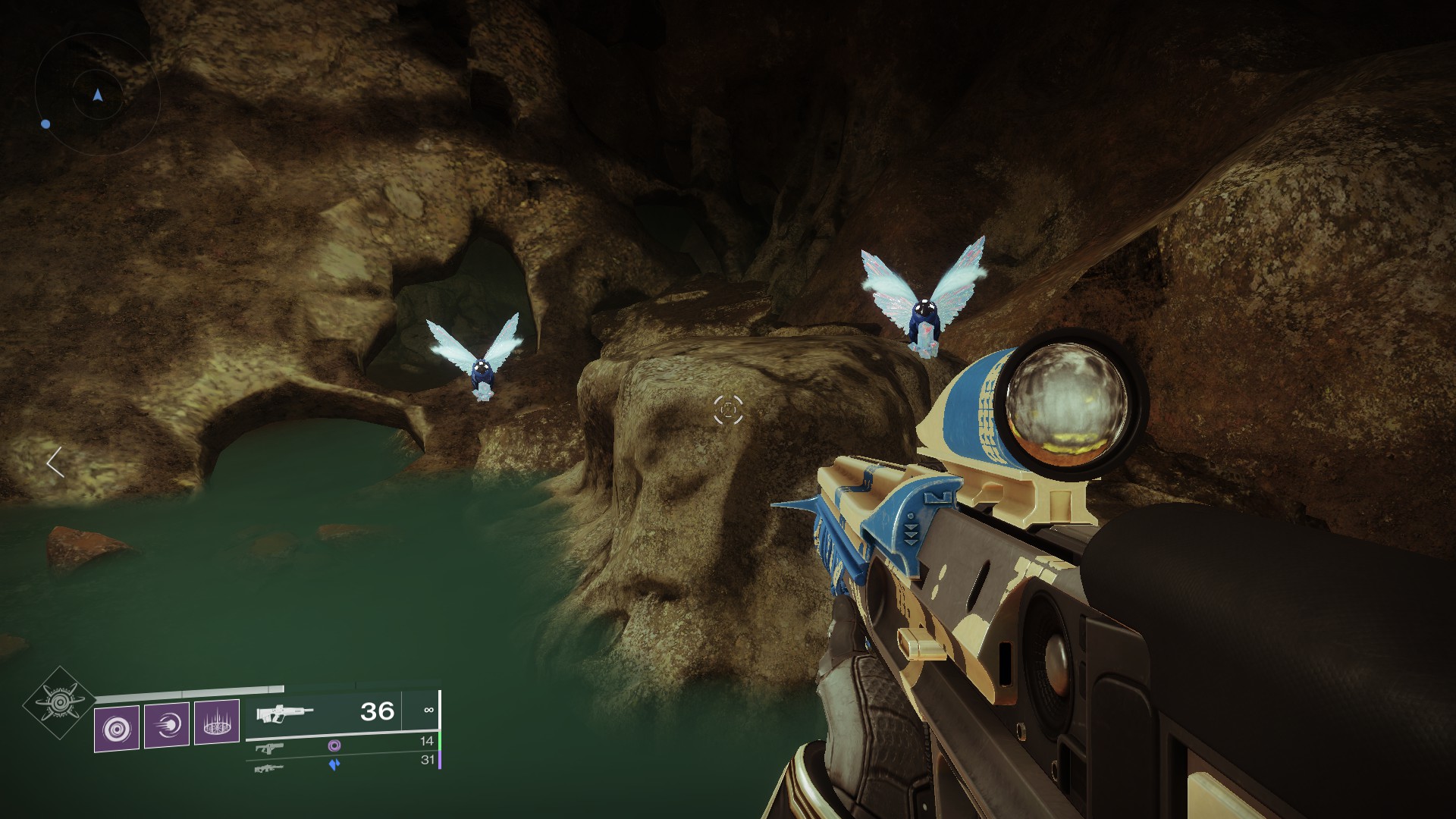Click the radar in the corner
The width and height of the screenshot is (1456, 819).
click(97, 95)
